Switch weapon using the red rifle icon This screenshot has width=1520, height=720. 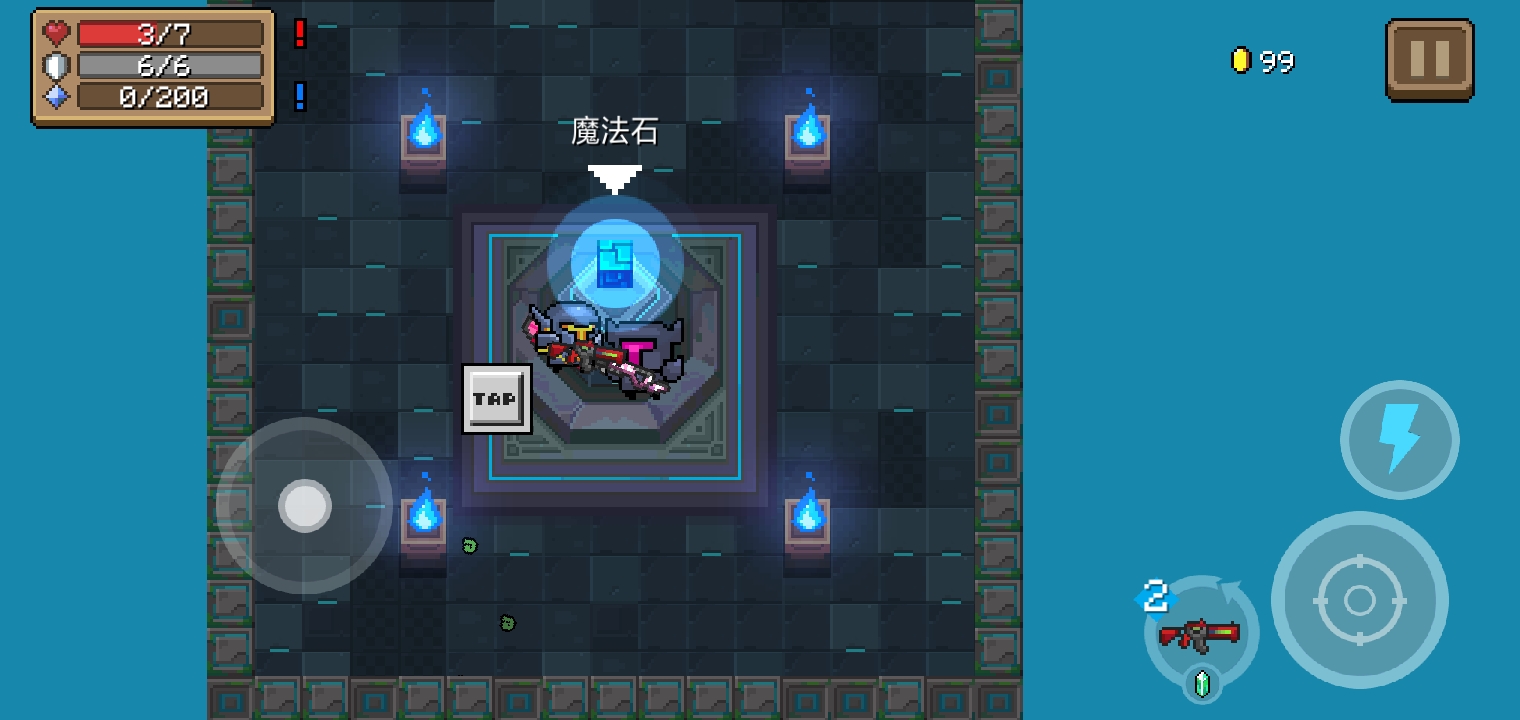coord(1200,633)
